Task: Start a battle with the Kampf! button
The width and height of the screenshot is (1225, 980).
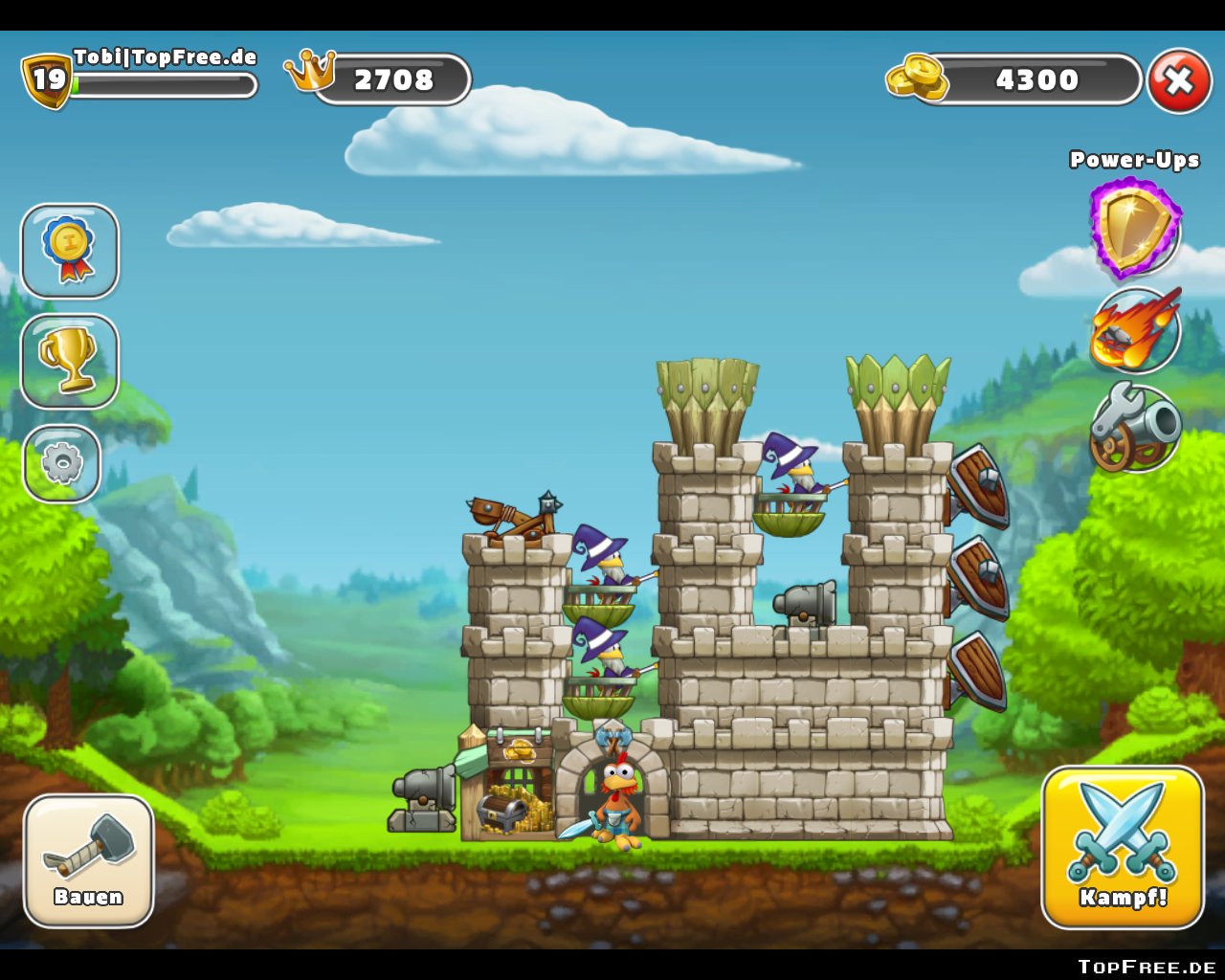Action: [x=1123, y=847]
